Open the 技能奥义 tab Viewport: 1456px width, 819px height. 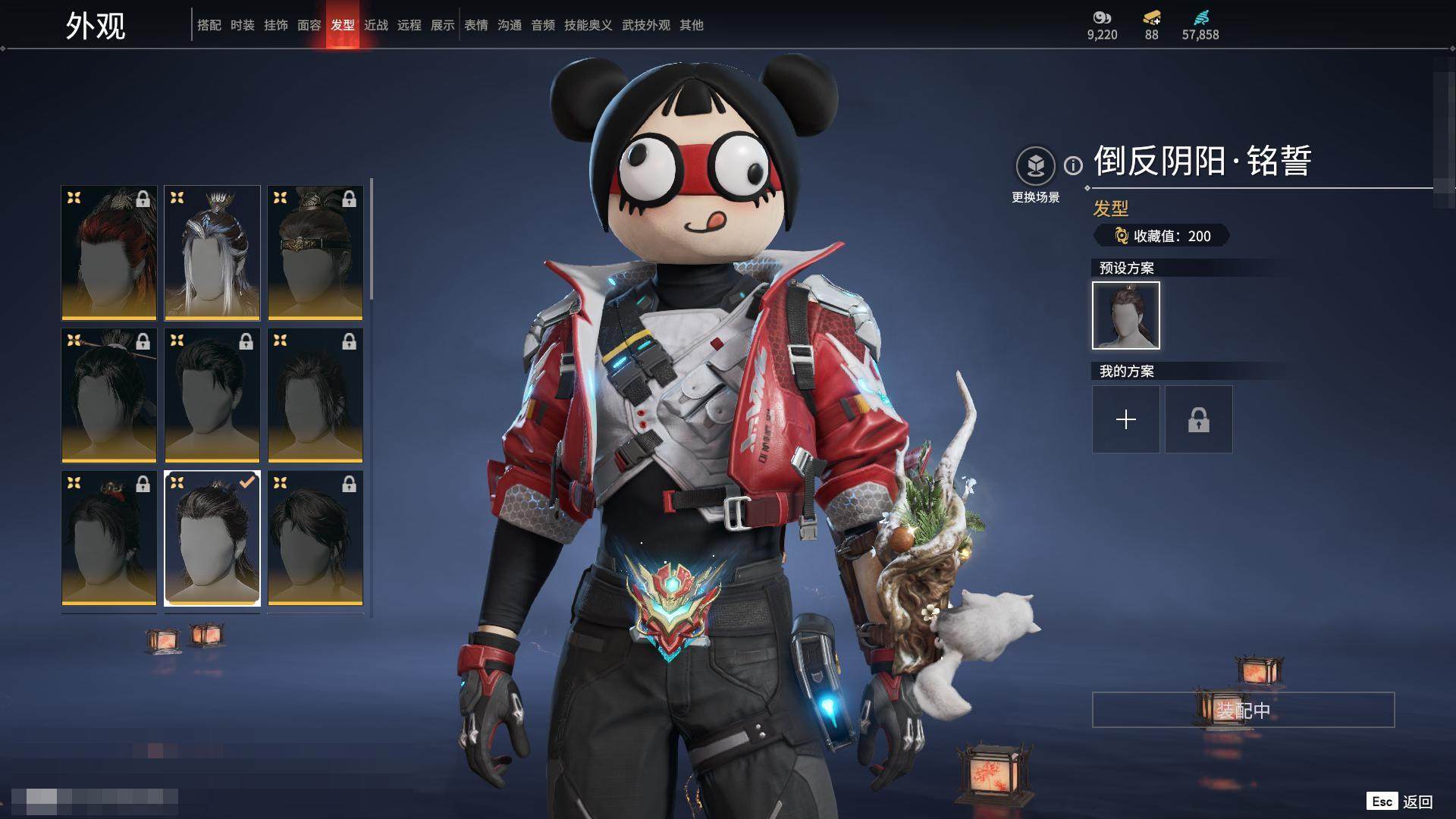click(588, 25)
